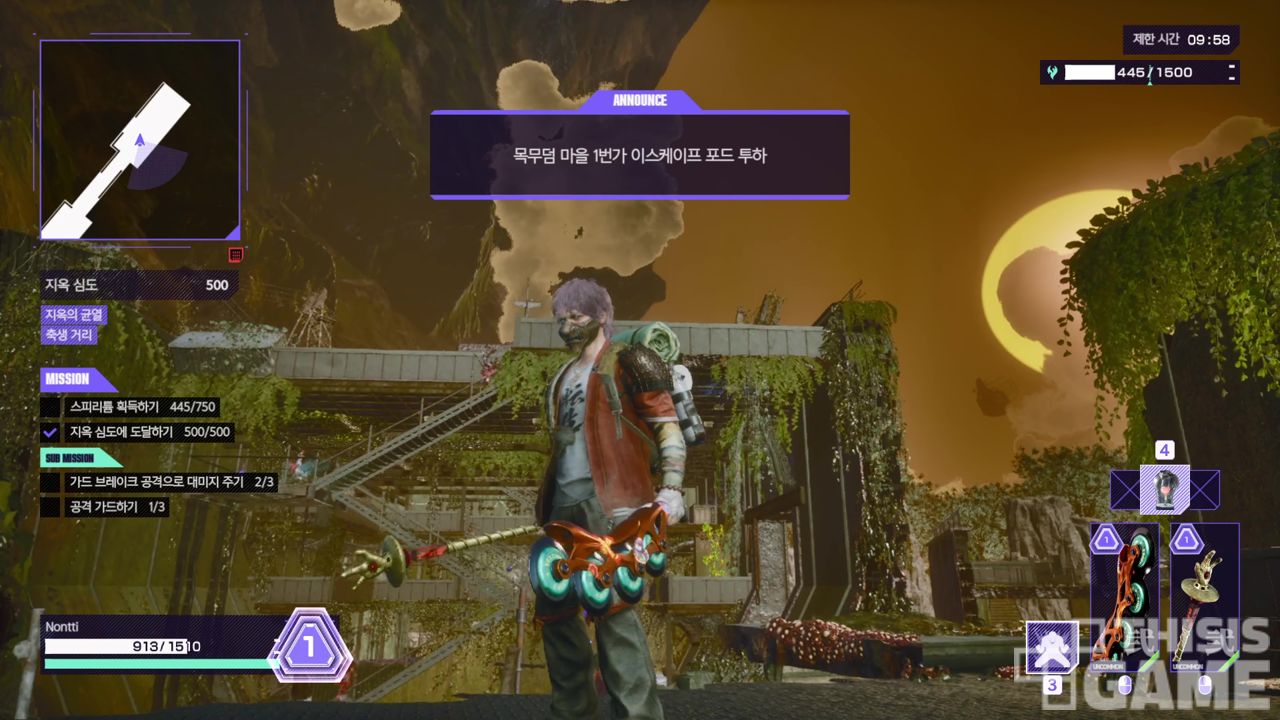This screenshot has height=720, width=1280.
Task: Select the 지옥 심도에 도달하기 mission entry
Action: pyautogui.click(x=135, y=432)
